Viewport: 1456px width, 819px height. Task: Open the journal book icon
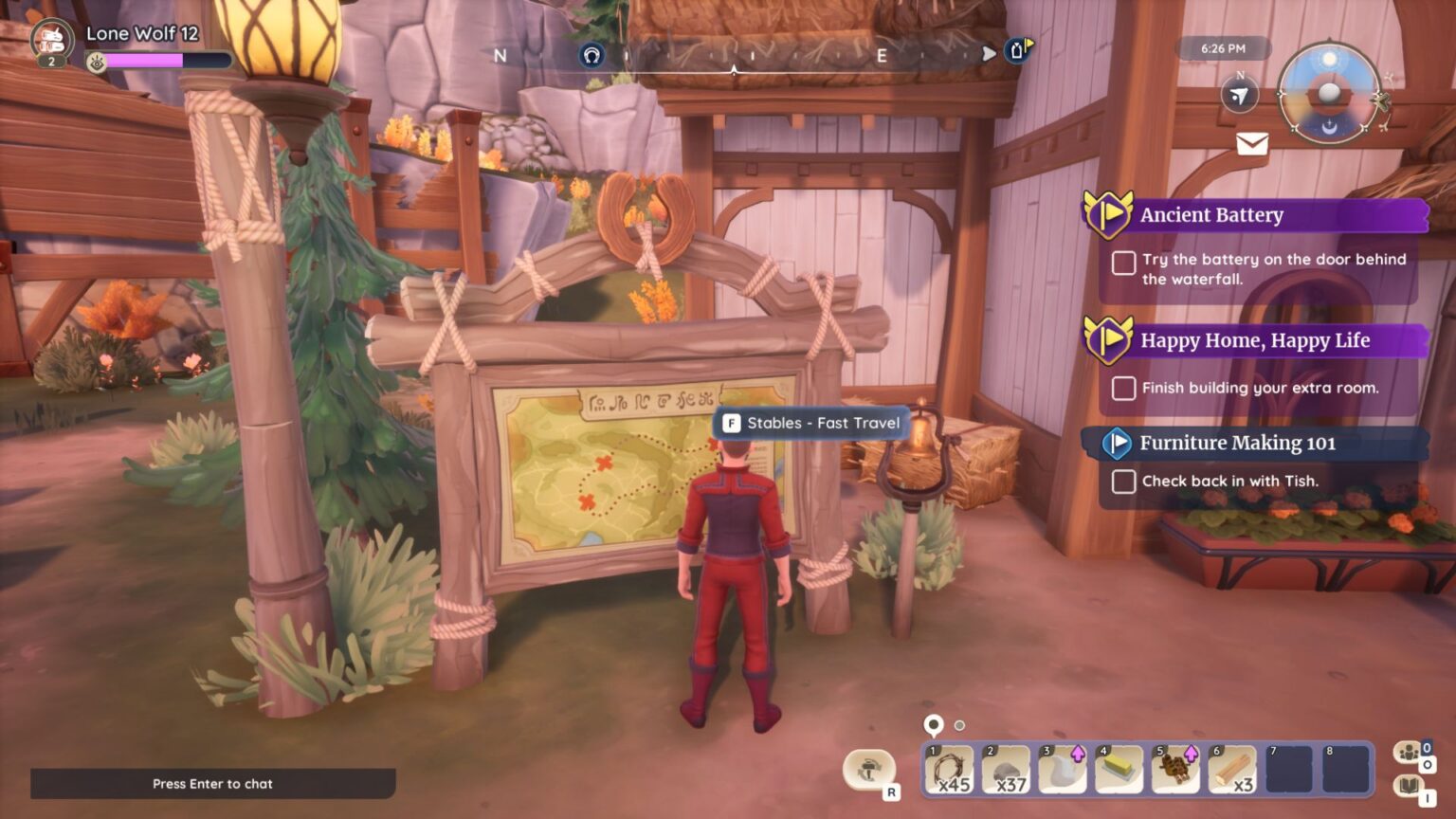click(1409, 787)
